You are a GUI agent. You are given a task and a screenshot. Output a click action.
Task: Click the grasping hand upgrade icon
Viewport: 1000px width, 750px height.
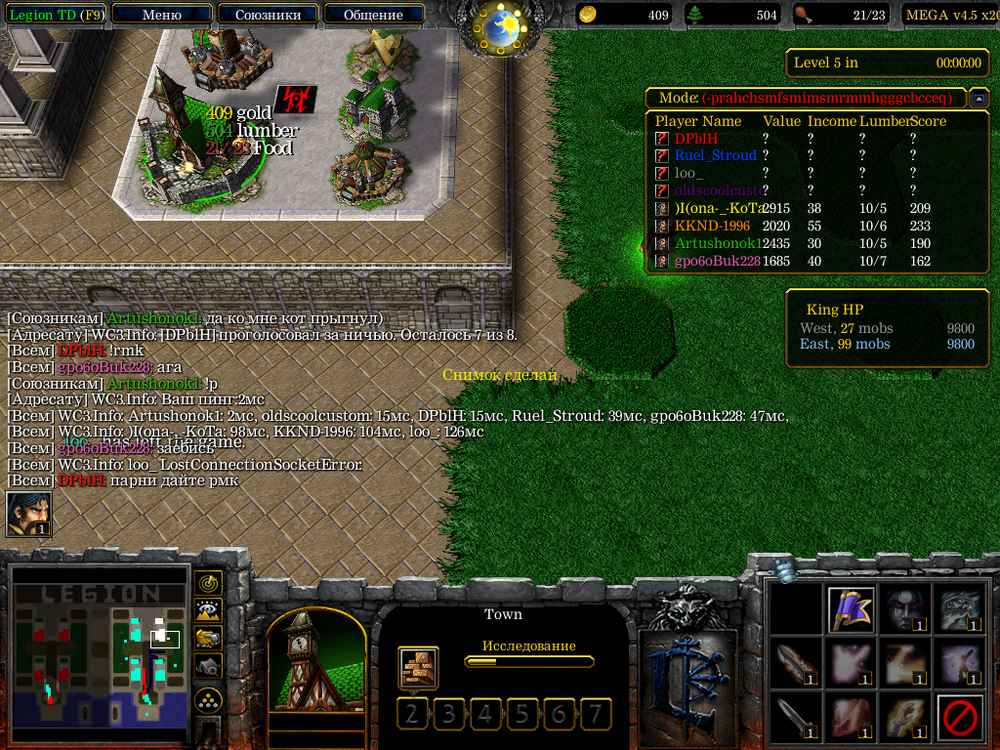[x=906, y=717]
